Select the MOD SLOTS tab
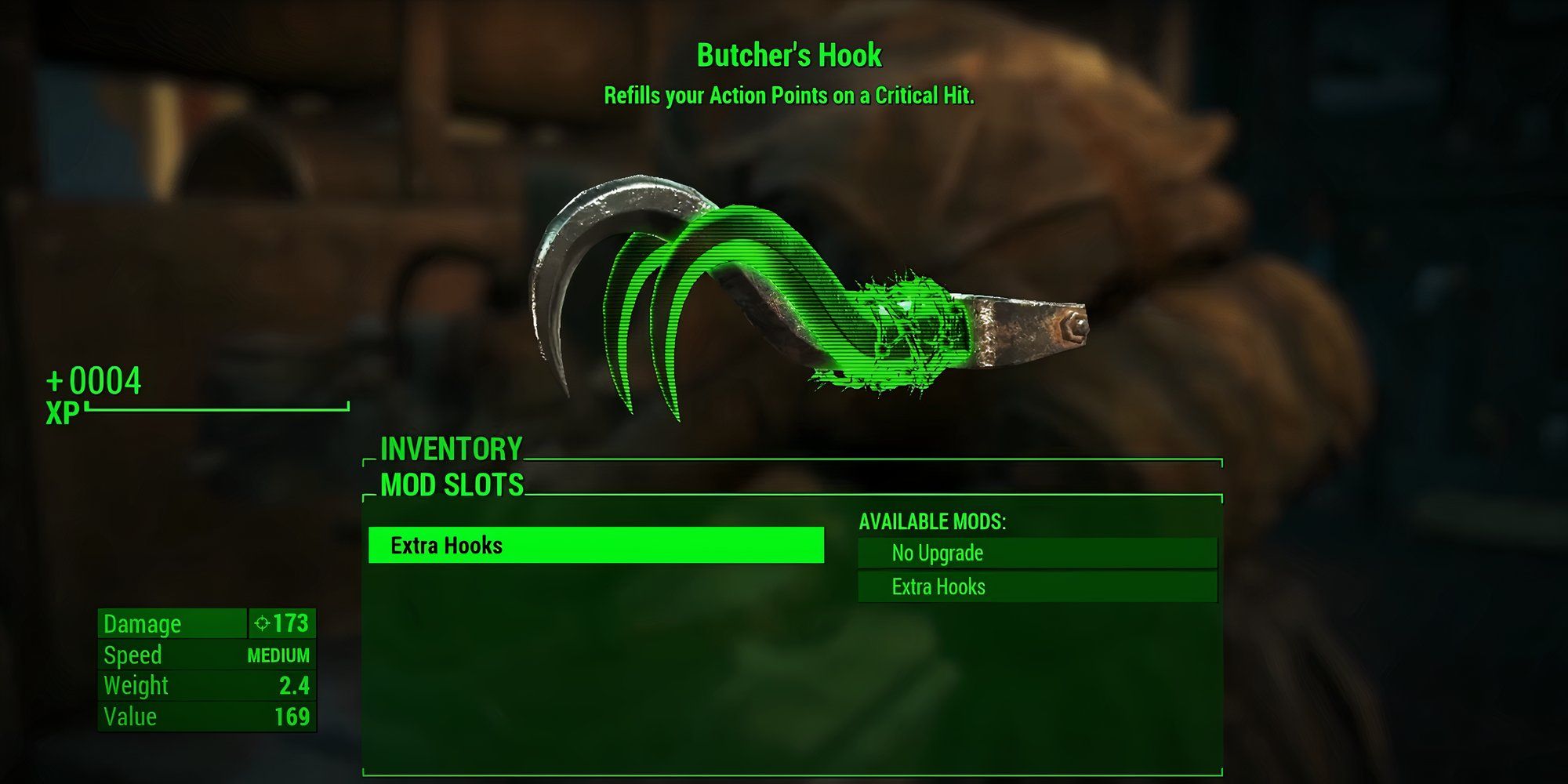Screen dimensions: 1568x784 coord(451,484)
